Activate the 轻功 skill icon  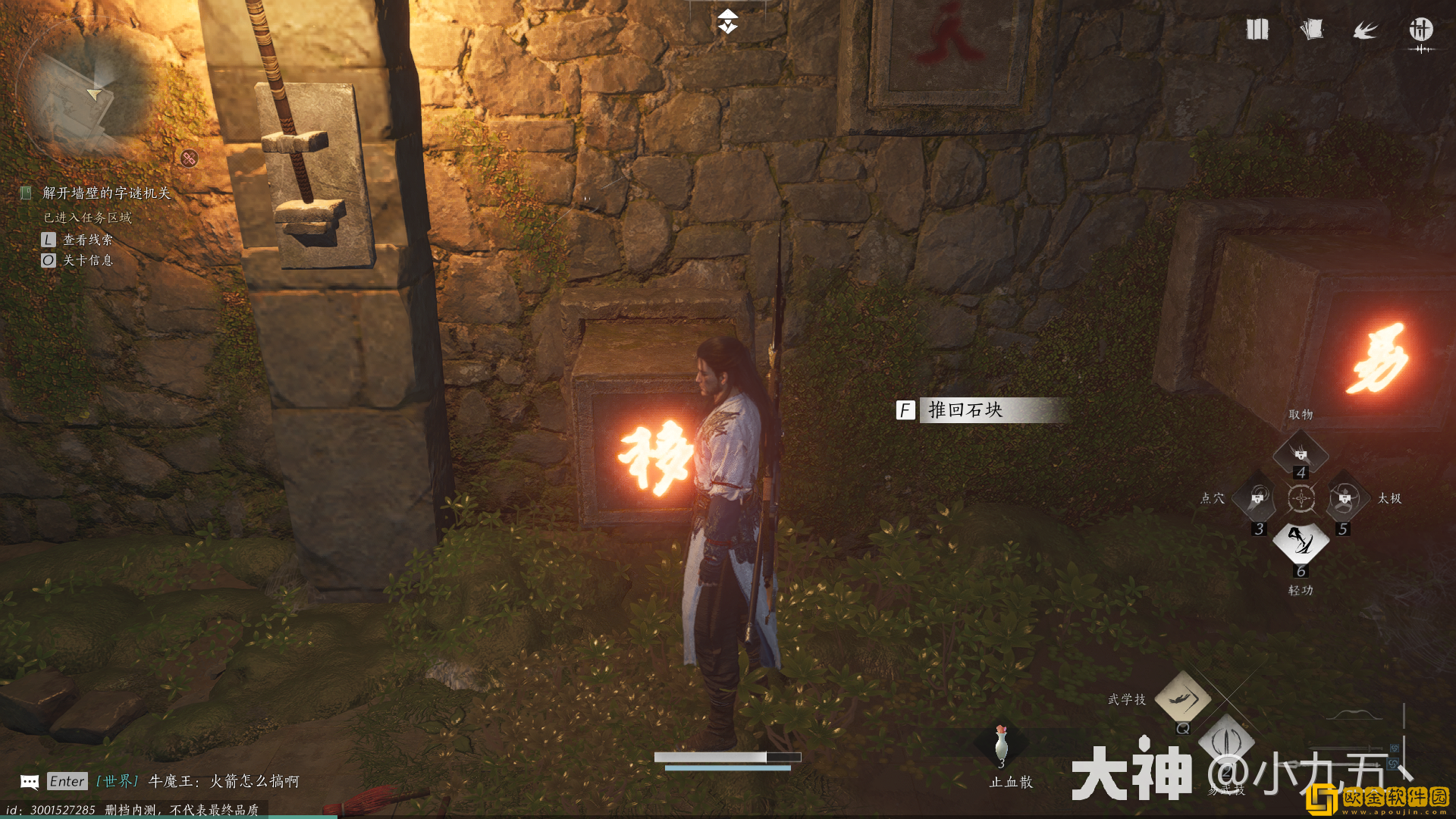[1301, 541]
